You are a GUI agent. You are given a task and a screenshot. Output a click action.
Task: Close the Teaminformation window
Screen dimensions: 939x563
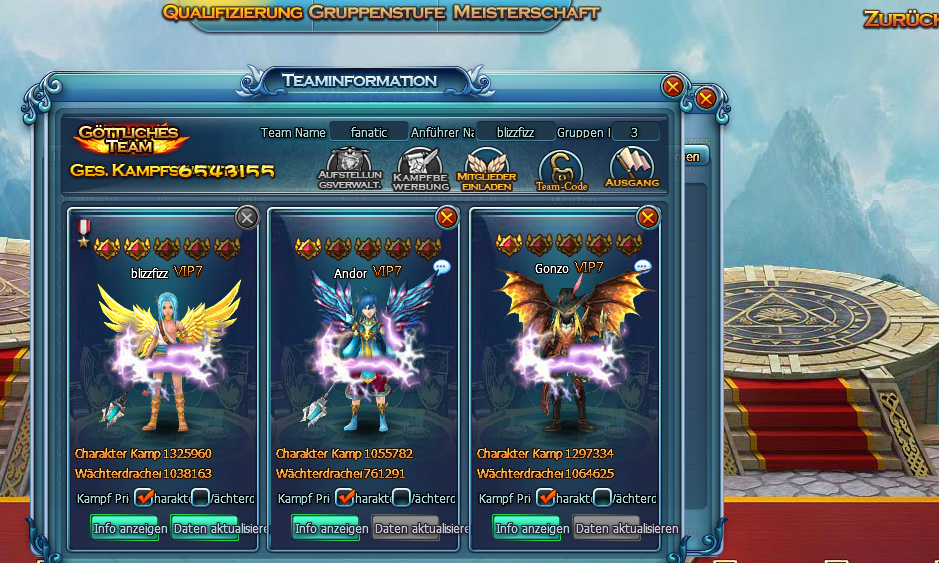click(673, 87)
